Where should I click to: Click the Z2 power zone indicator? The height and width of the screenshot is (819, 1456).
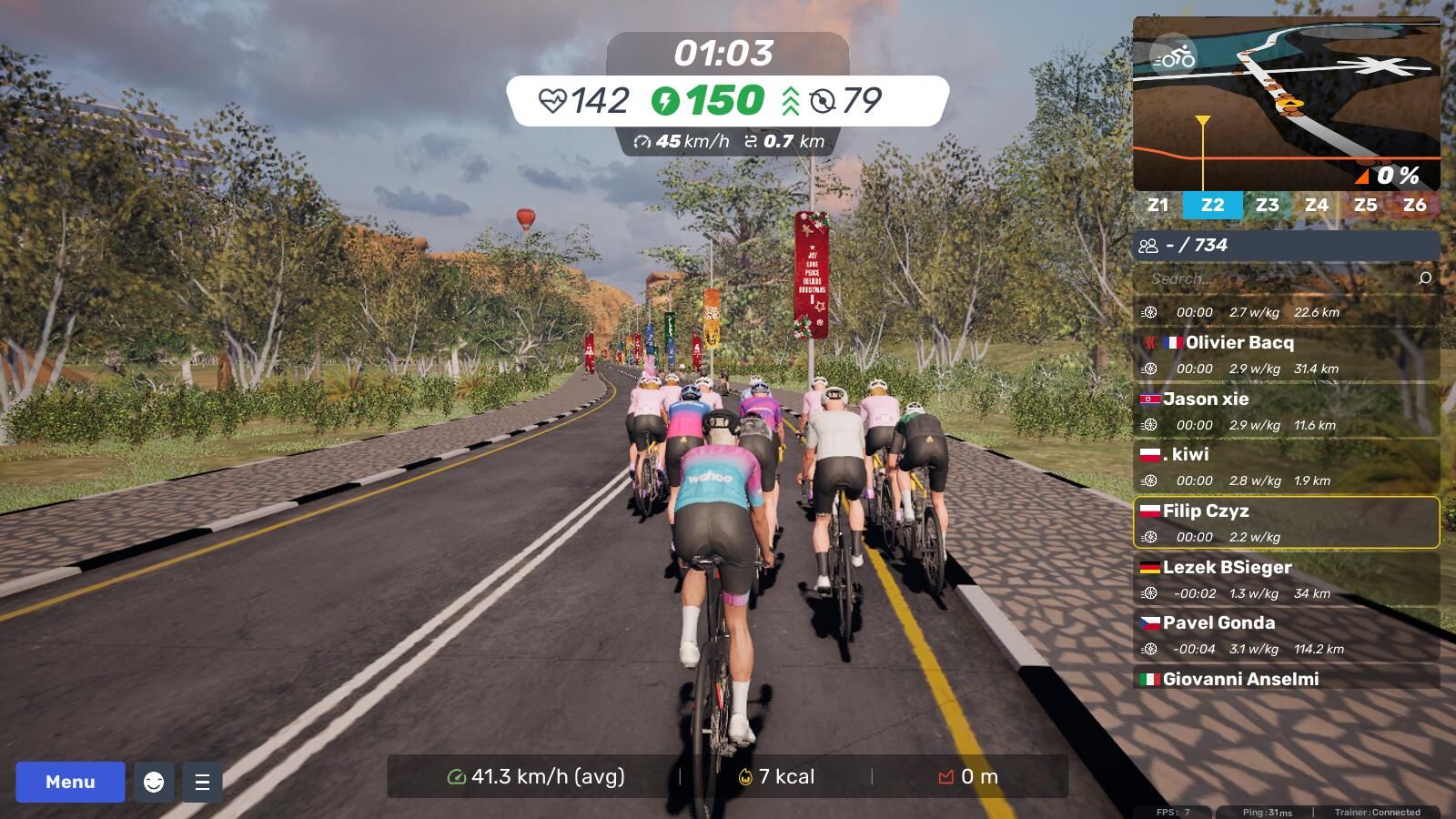pyautogui.click(x=1212, y=205)
